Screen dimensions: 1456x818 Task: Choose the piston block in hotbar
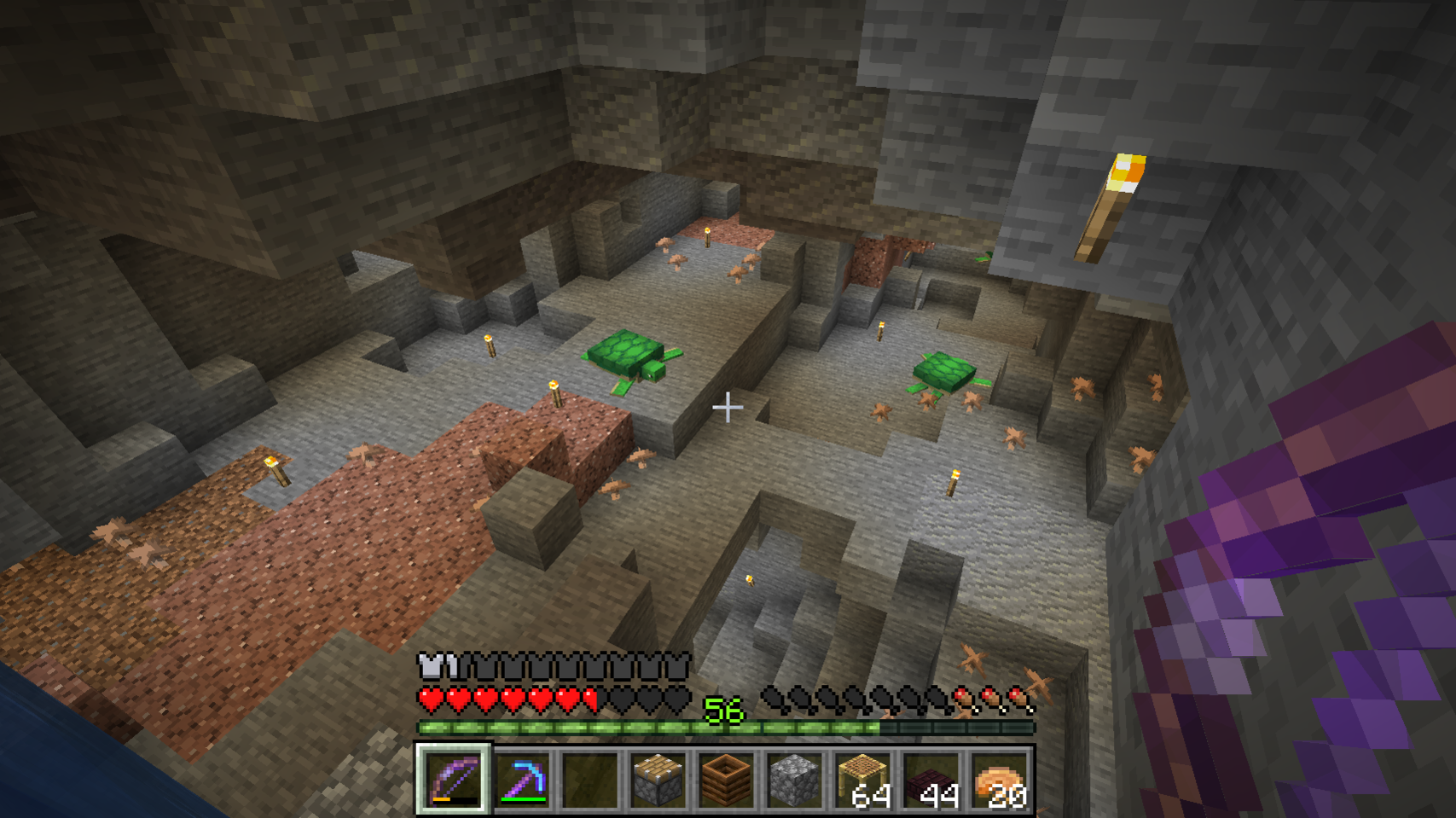click(658, 779)
